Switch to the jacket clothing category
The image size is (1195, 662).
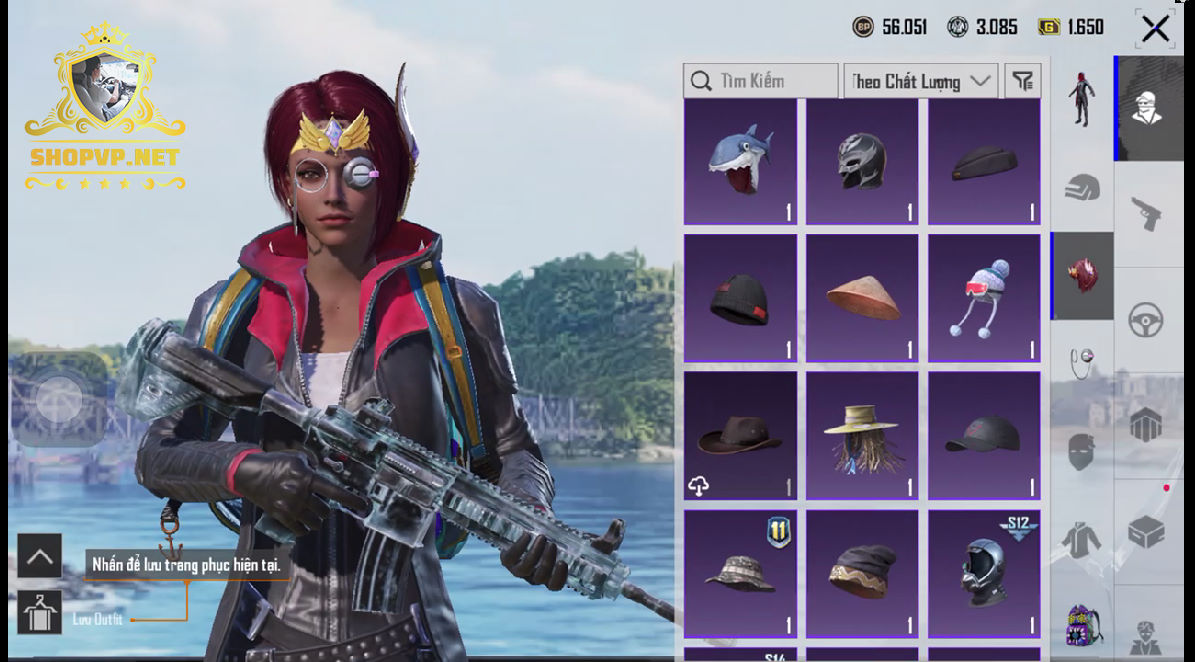coord(1082,540)
